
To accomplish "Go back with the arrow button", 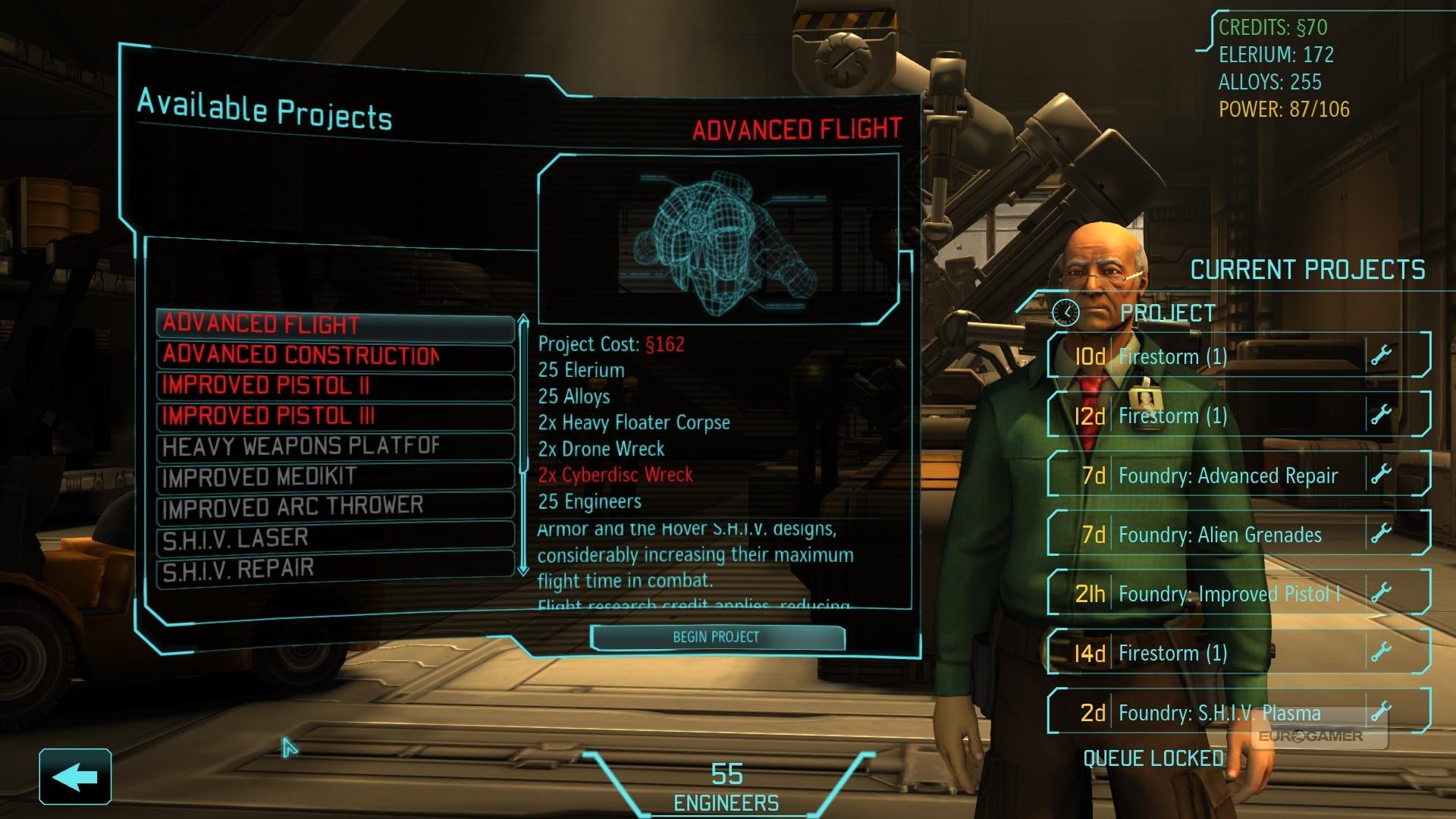I will (x=75, y=777).
